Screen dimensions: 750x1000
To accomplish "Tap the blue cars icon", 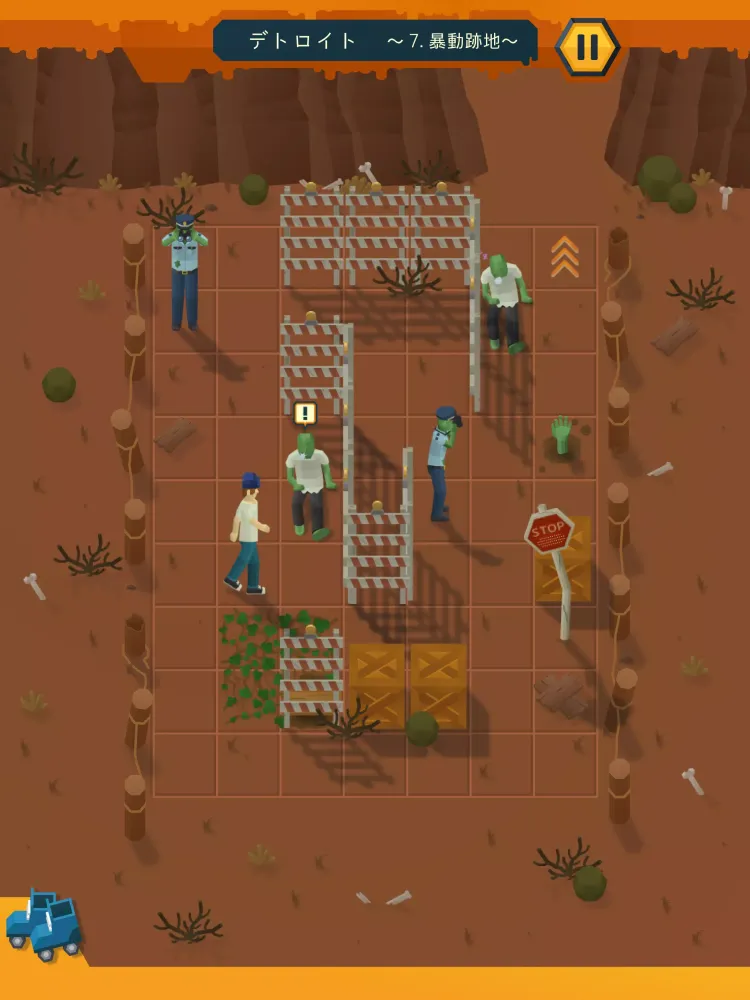I will pyautogui.click(x=44, y=924).
